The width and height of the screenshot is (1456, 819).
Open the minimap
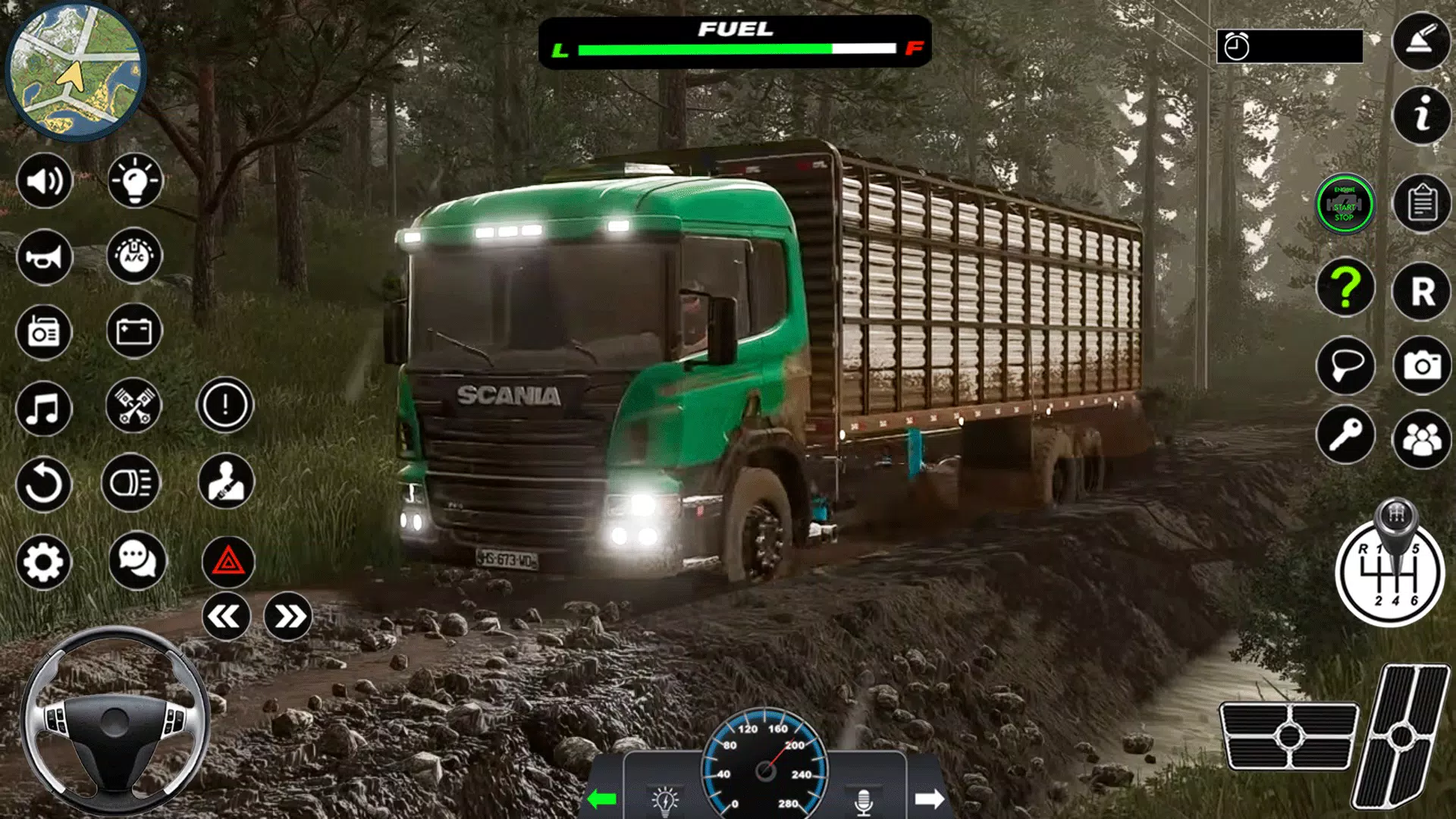74,71
